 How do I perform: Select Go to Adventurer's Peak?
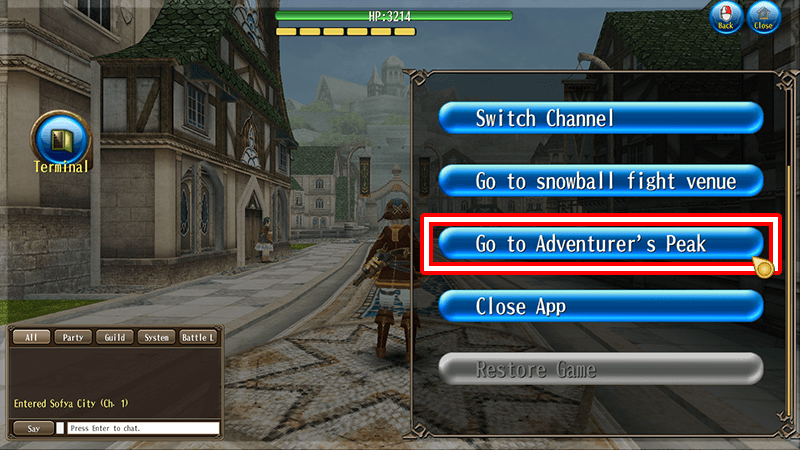click(601, 244)
